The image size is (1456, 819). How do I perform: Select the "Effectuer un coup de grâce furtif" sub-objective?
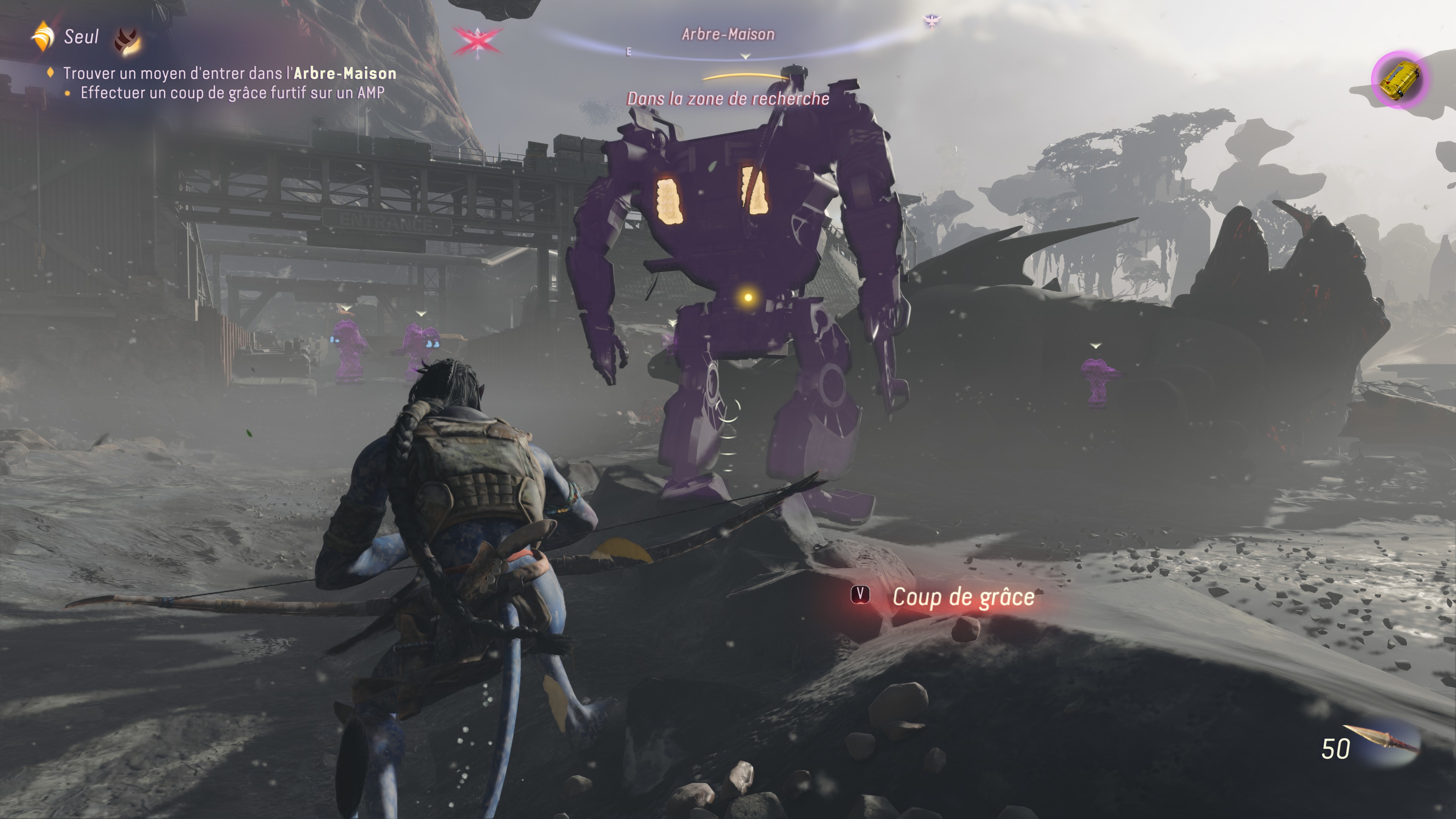click(232, 93)
